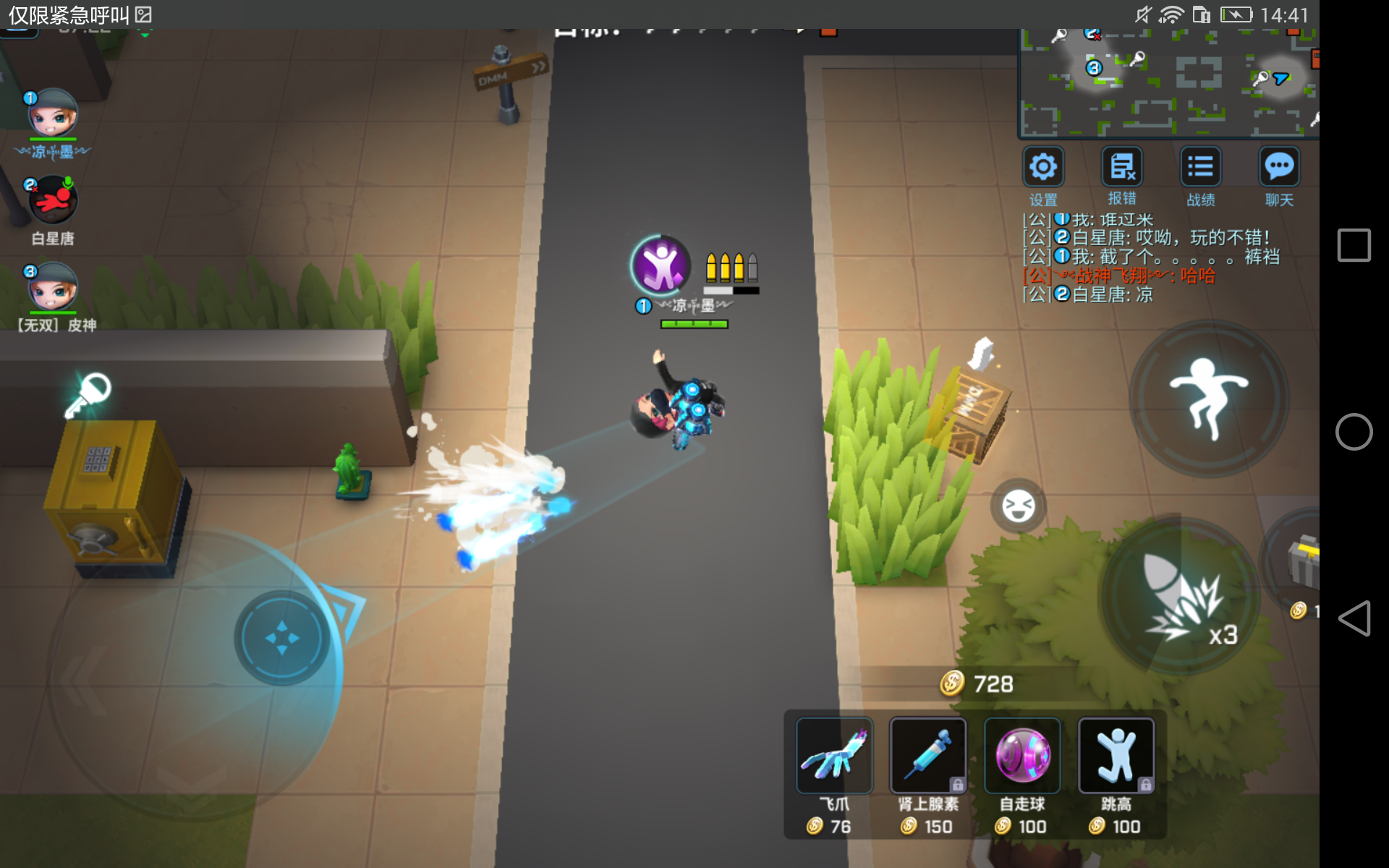Select teammate 白星唐 portrait
The image size is (1389, 868).
click(x=52, y=200)
